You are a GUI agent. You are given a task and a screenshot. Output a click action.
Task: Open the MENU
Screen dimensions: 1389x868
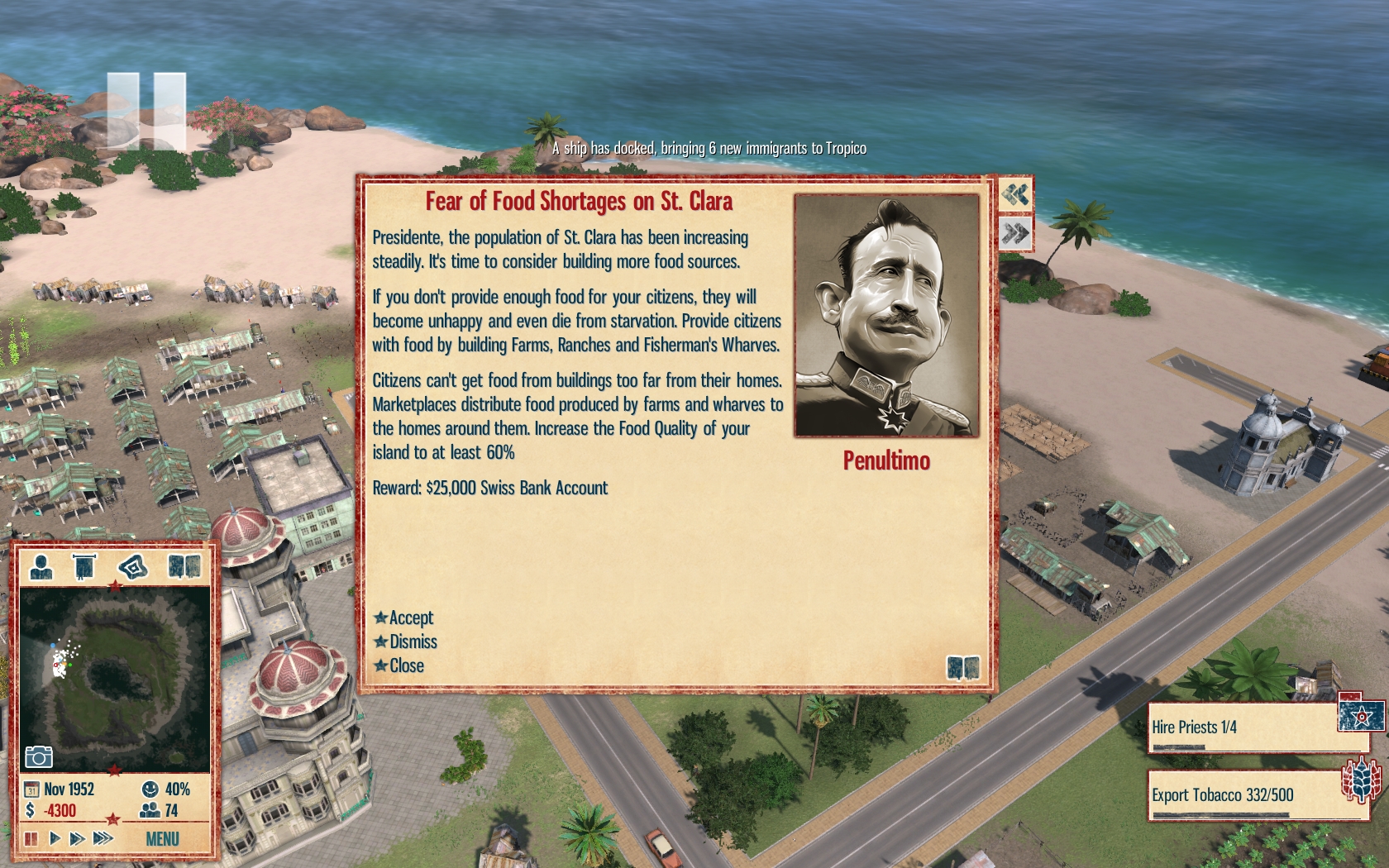click(x=162, y=839)
